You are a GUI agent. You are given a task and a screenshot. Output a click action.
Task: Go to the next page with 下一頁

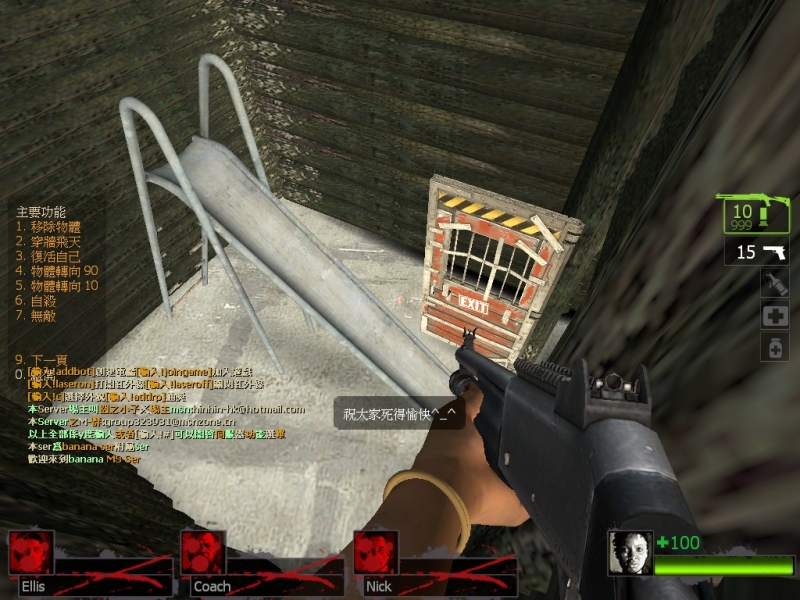44,359
